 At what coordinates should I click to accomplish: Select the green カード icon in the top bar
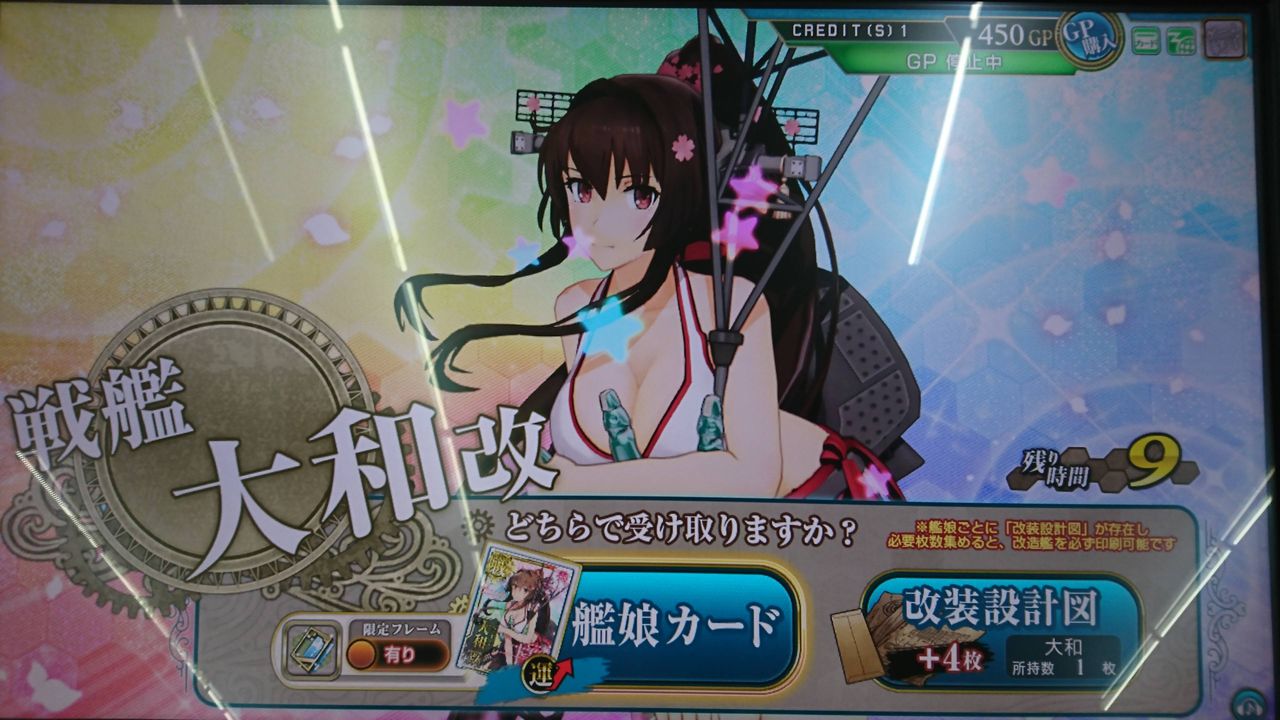tap(1146, 38)
